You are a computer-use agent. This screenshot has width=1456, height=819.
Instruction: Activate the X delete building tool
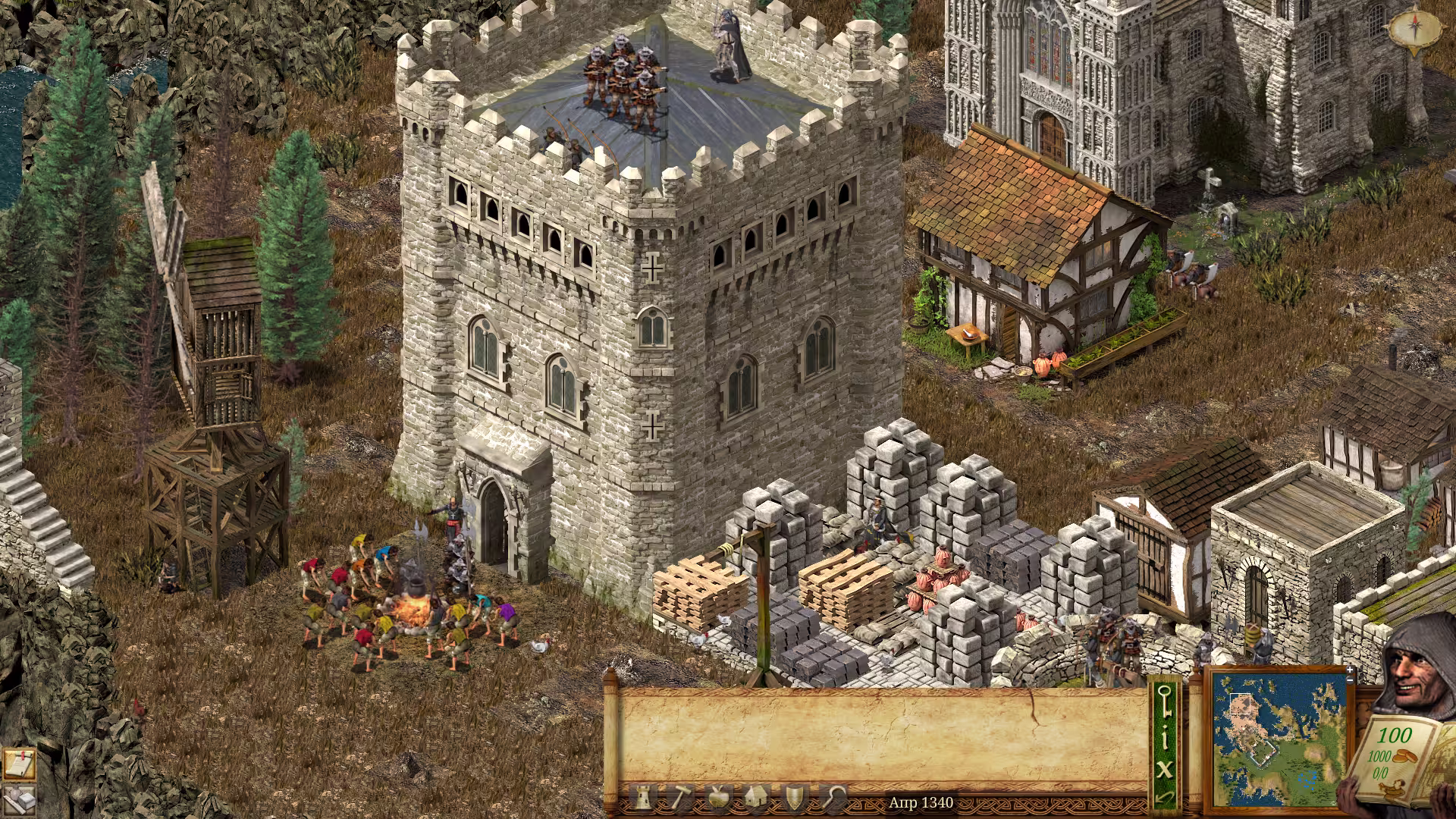coord(1165,769)
